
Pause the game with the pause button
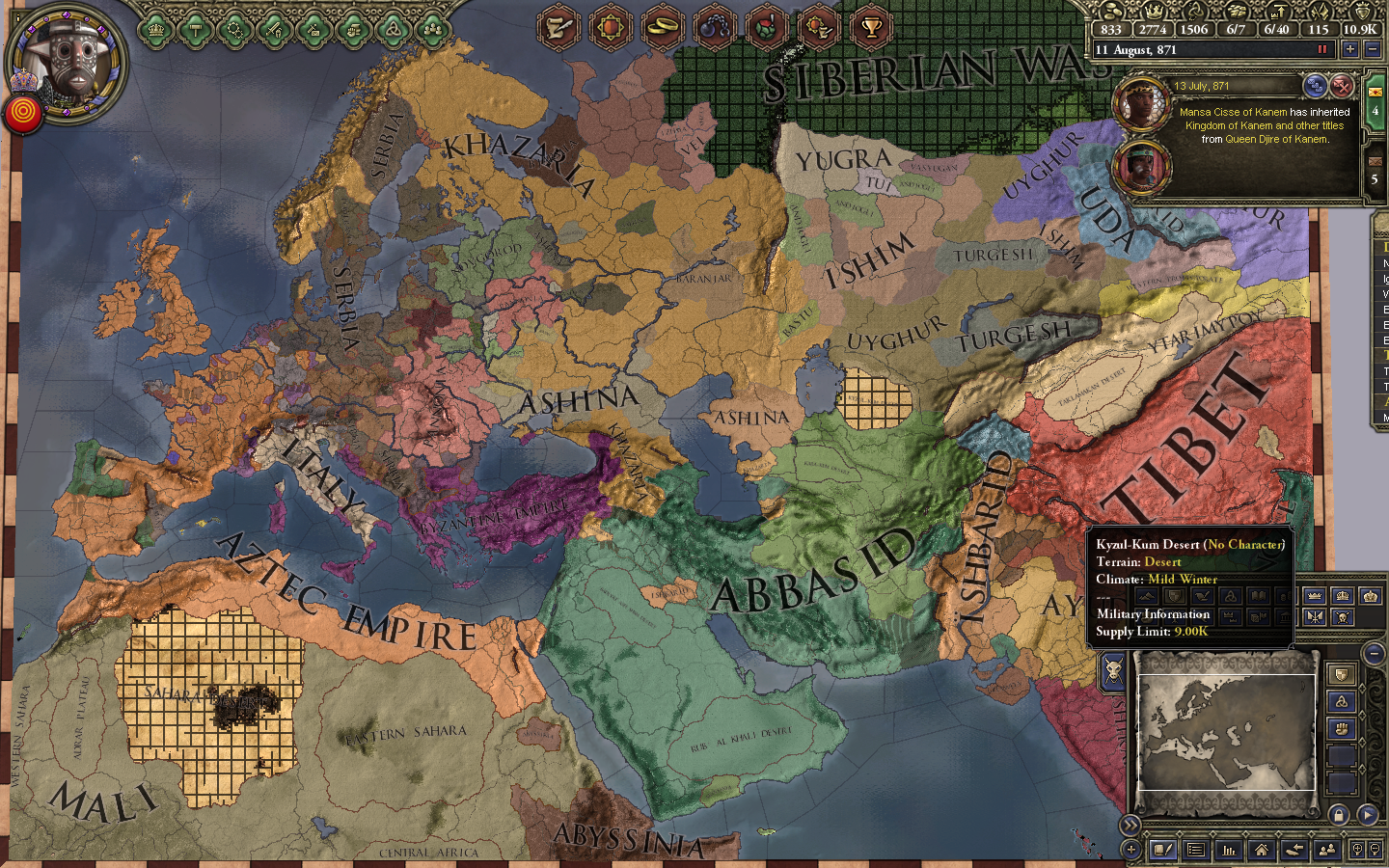coord(1322,48)
